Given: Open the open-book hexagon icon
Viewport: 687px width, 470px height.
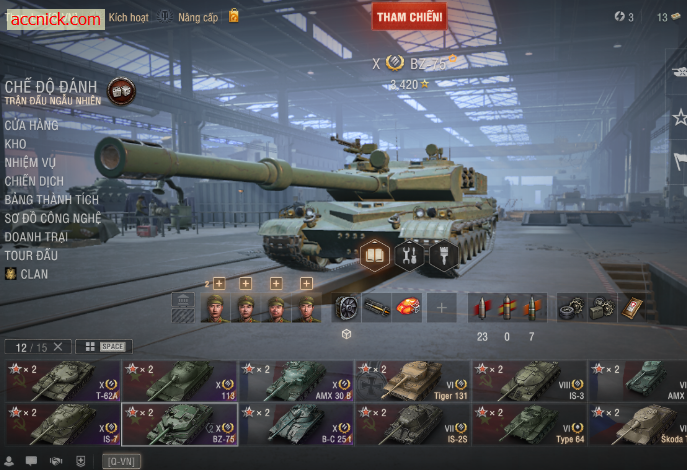Looking at the screenshot, I should pos(375,255).
